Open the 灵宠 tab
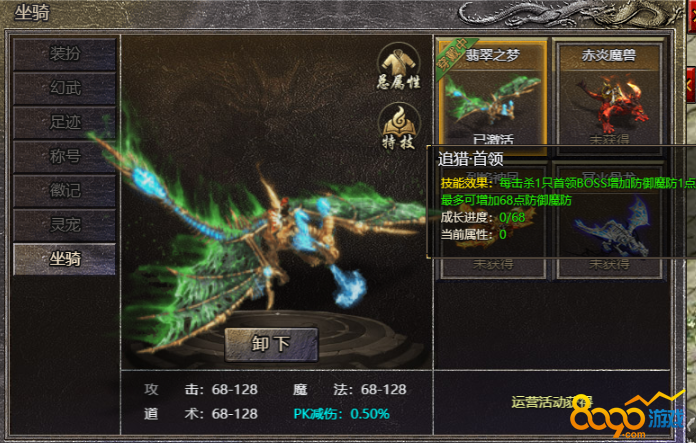This screenshot has height=443, width=696. (x=64, y=225)
